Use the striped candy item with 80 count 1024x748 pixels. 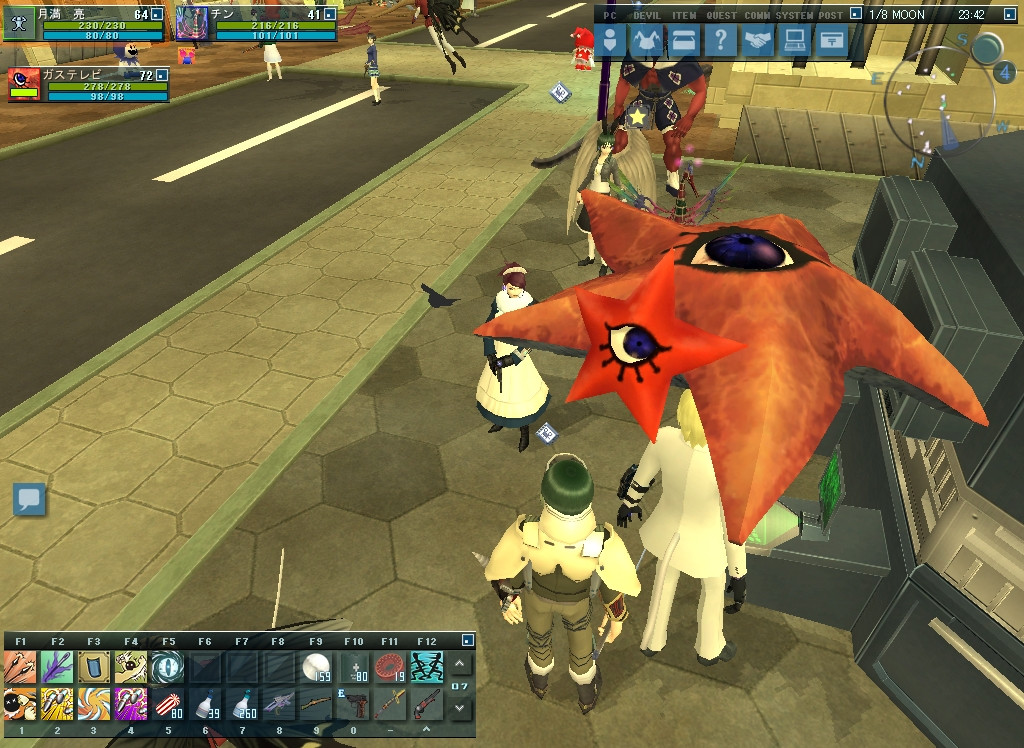pos(168,704)
